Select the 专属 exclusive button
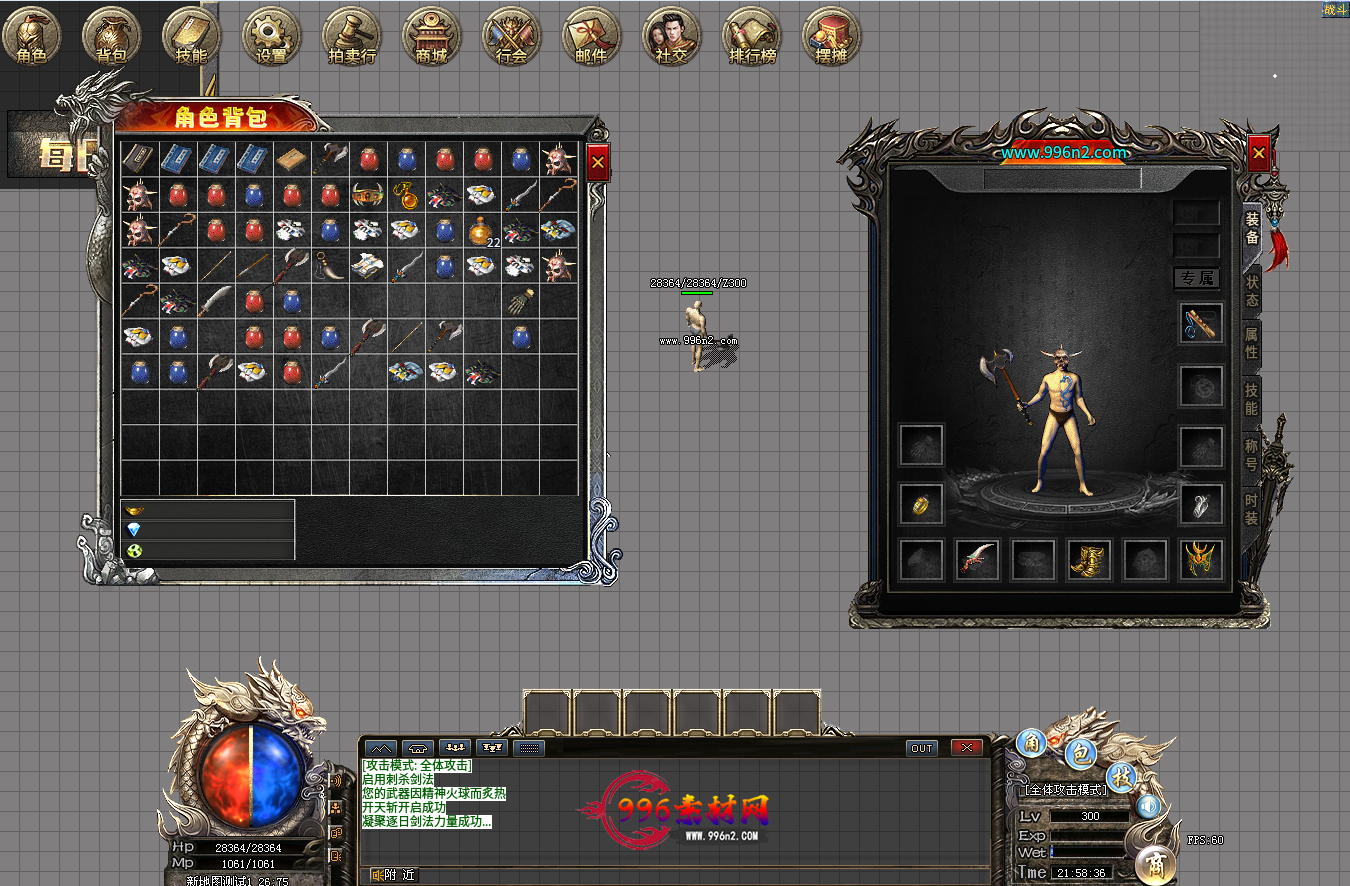This screenshot has height=886, width=1350. 1196,278
